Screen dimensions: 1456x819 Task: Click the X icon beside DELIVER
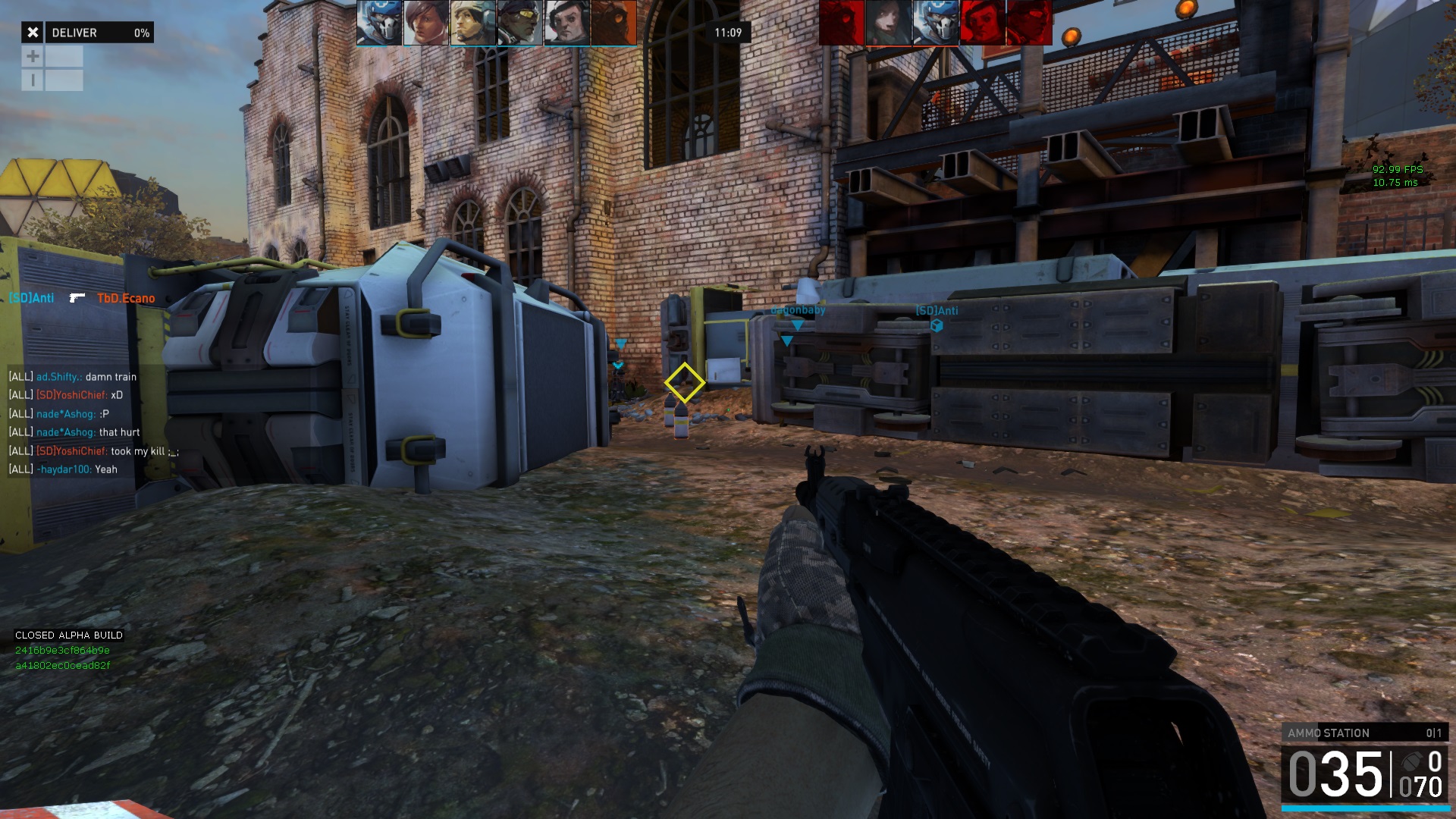click(x=33, y=33)
